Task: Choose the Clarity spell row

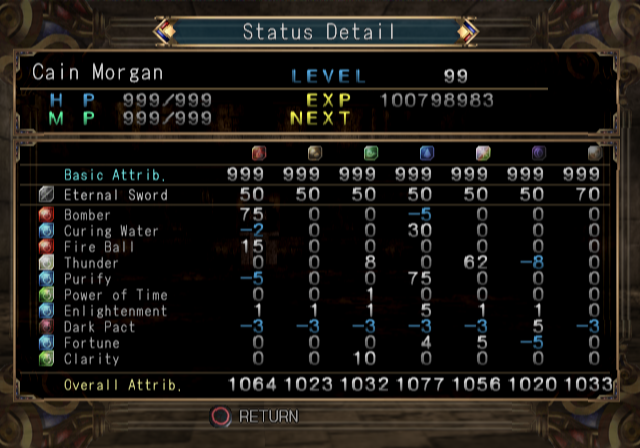Action: (x=91, y=359)
